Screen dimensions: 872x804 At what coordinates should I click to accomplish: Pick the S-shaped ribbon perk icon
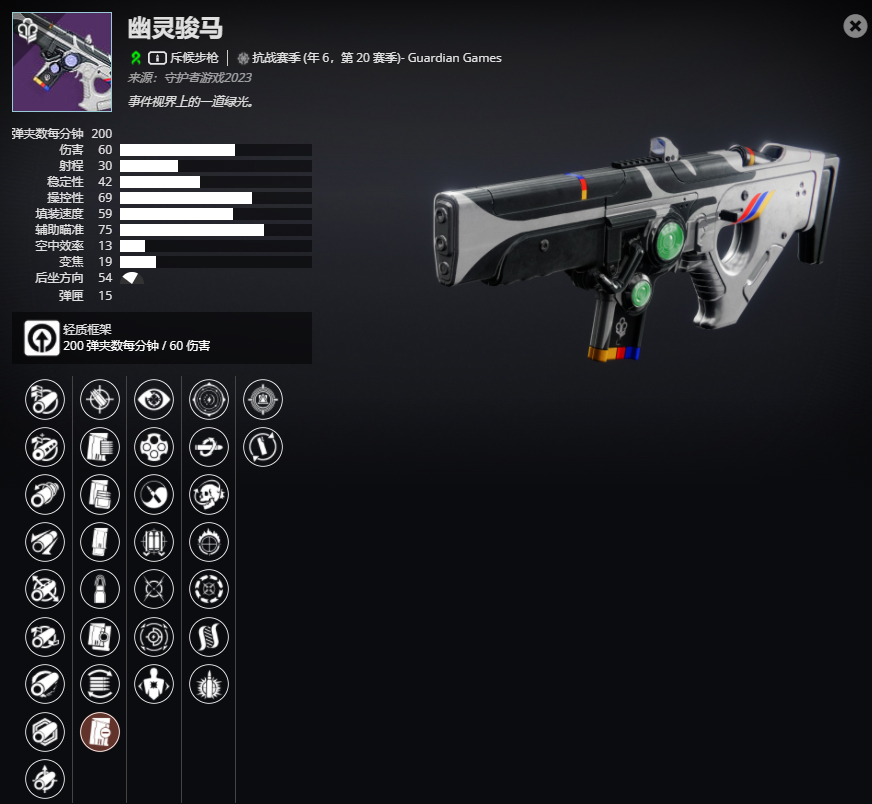click(209, 637)
